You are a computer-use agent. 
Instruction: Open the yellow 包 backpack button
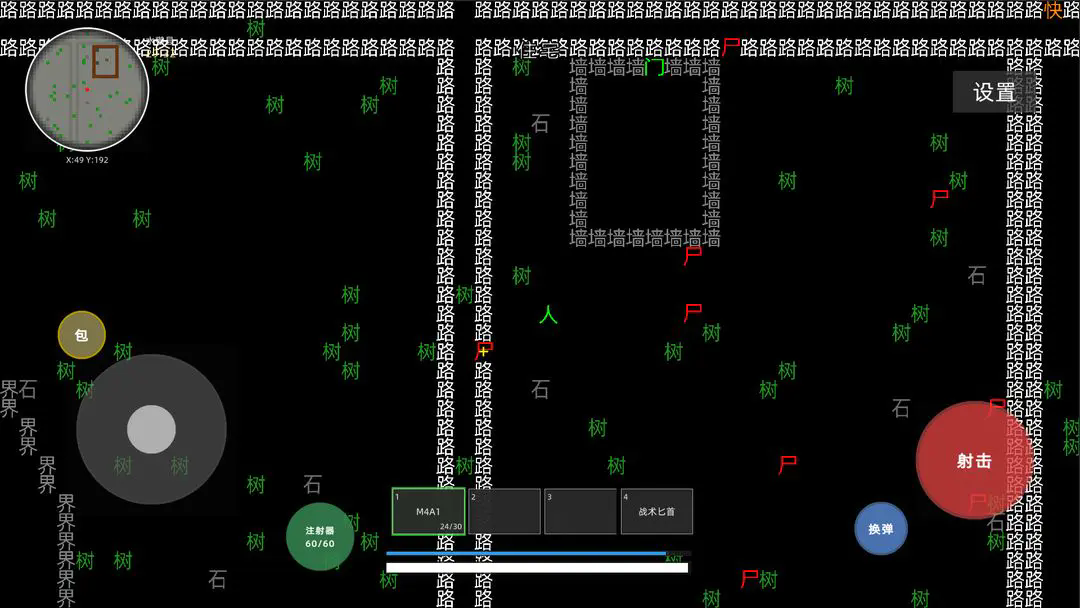point(82,335)
